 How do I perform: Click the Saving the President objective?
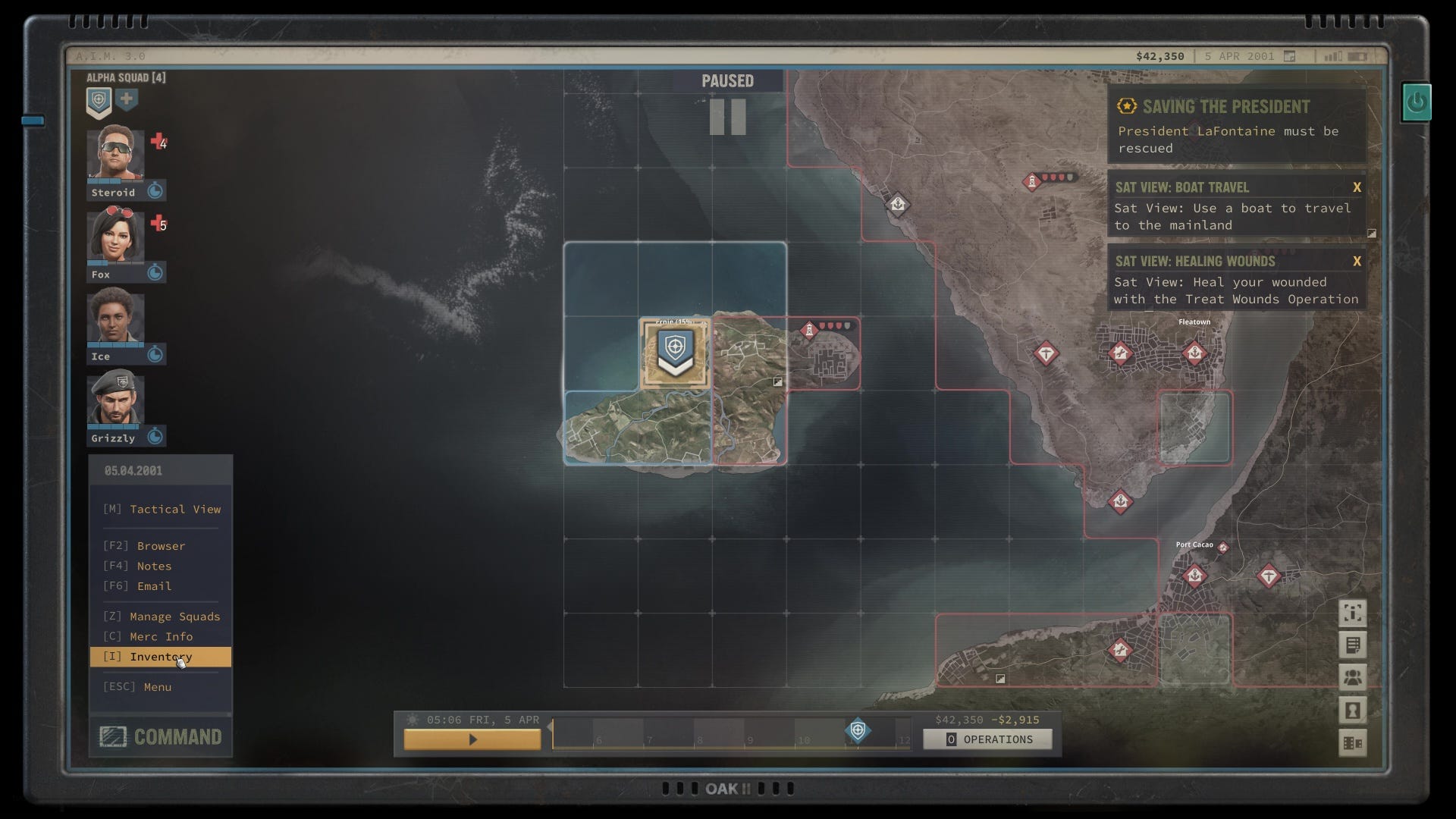1236,125
